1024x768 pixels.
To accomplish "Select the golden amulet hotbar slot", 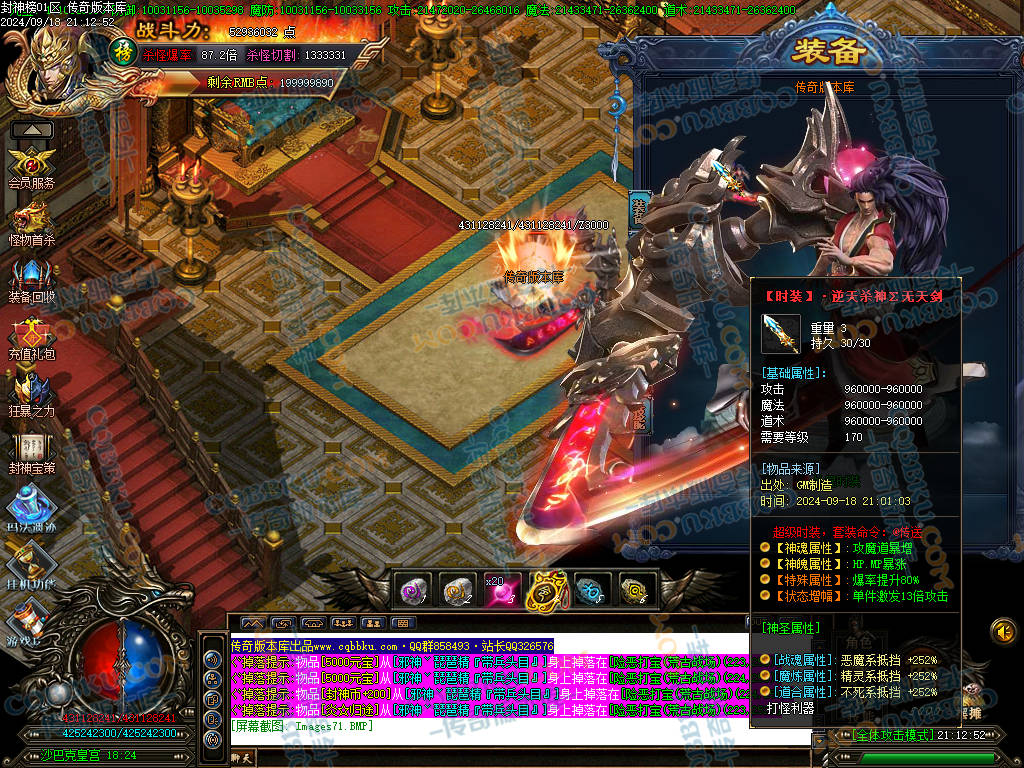I will (546, 590).
